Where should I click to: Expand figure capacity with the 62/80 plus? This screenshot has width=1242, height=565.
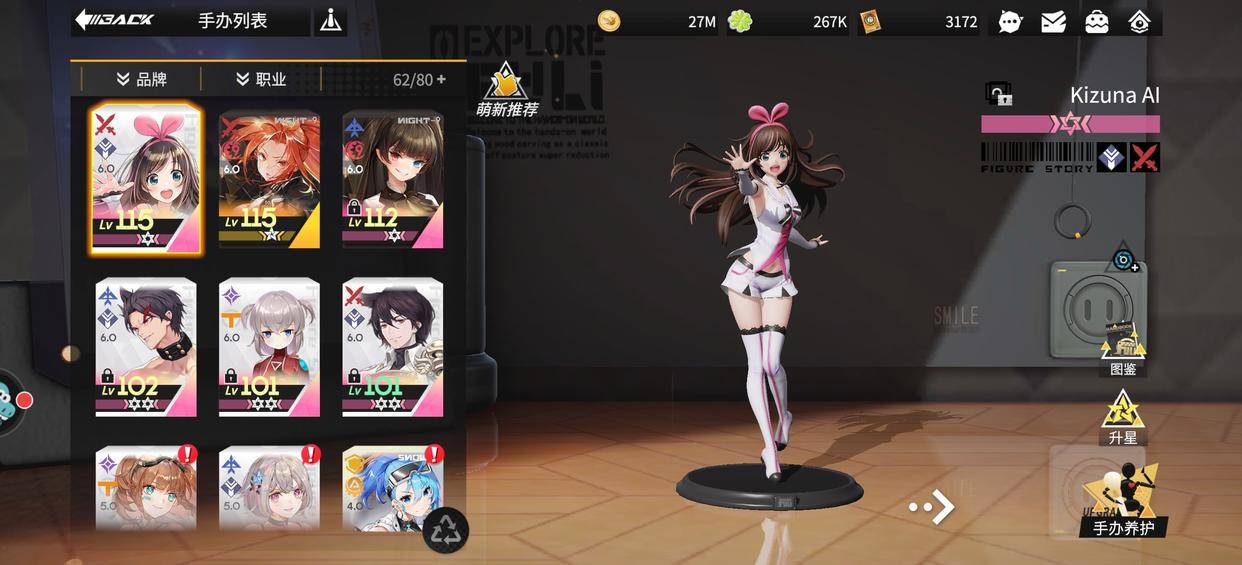click(441, 79)
